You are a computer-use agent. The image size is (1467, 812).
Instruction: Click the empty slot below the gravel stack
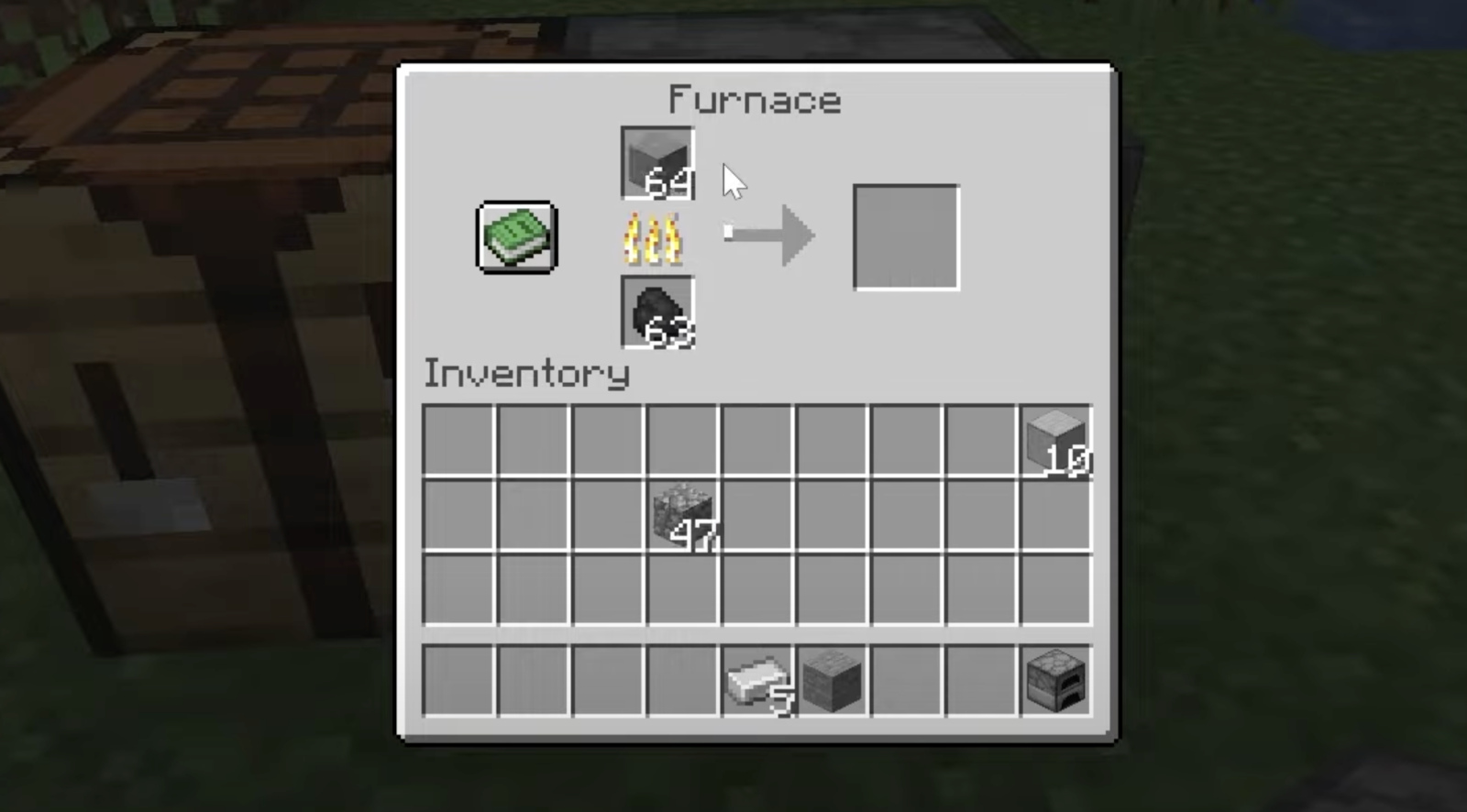click(x=683, y=589)
